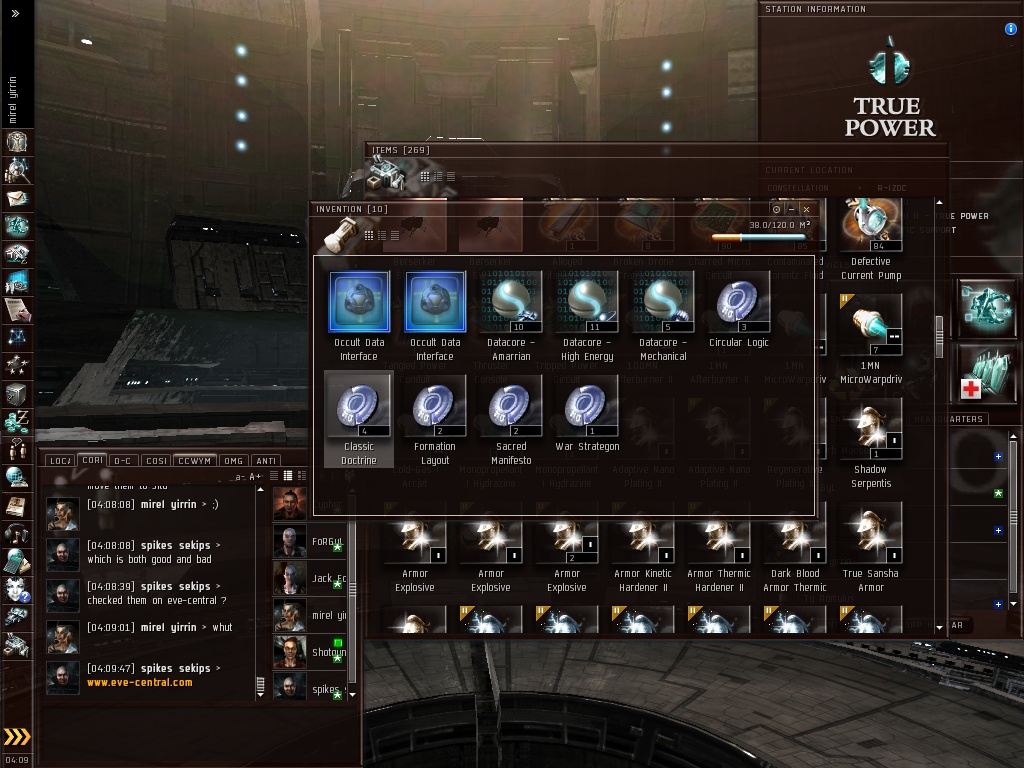Select the Datacore - High Energy item
Screen dimensions: 1024x768
[x=587, y=302]
